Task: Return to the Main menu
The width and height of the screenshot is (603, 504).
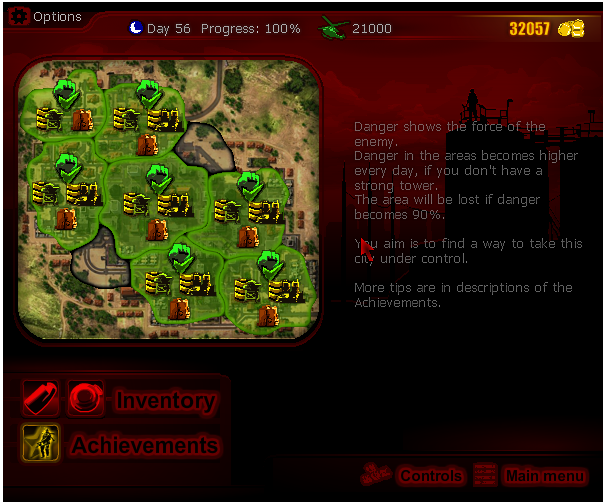Action: [x=544, y=476]
